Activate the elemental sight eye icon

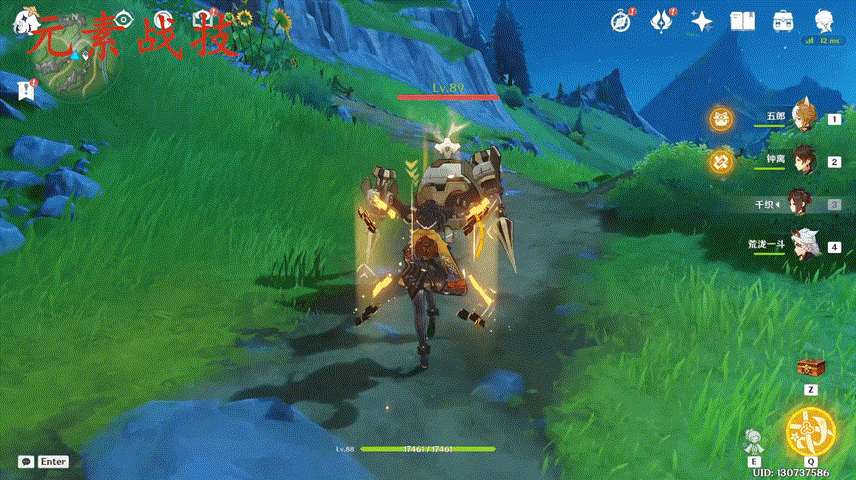pos(123,18)
